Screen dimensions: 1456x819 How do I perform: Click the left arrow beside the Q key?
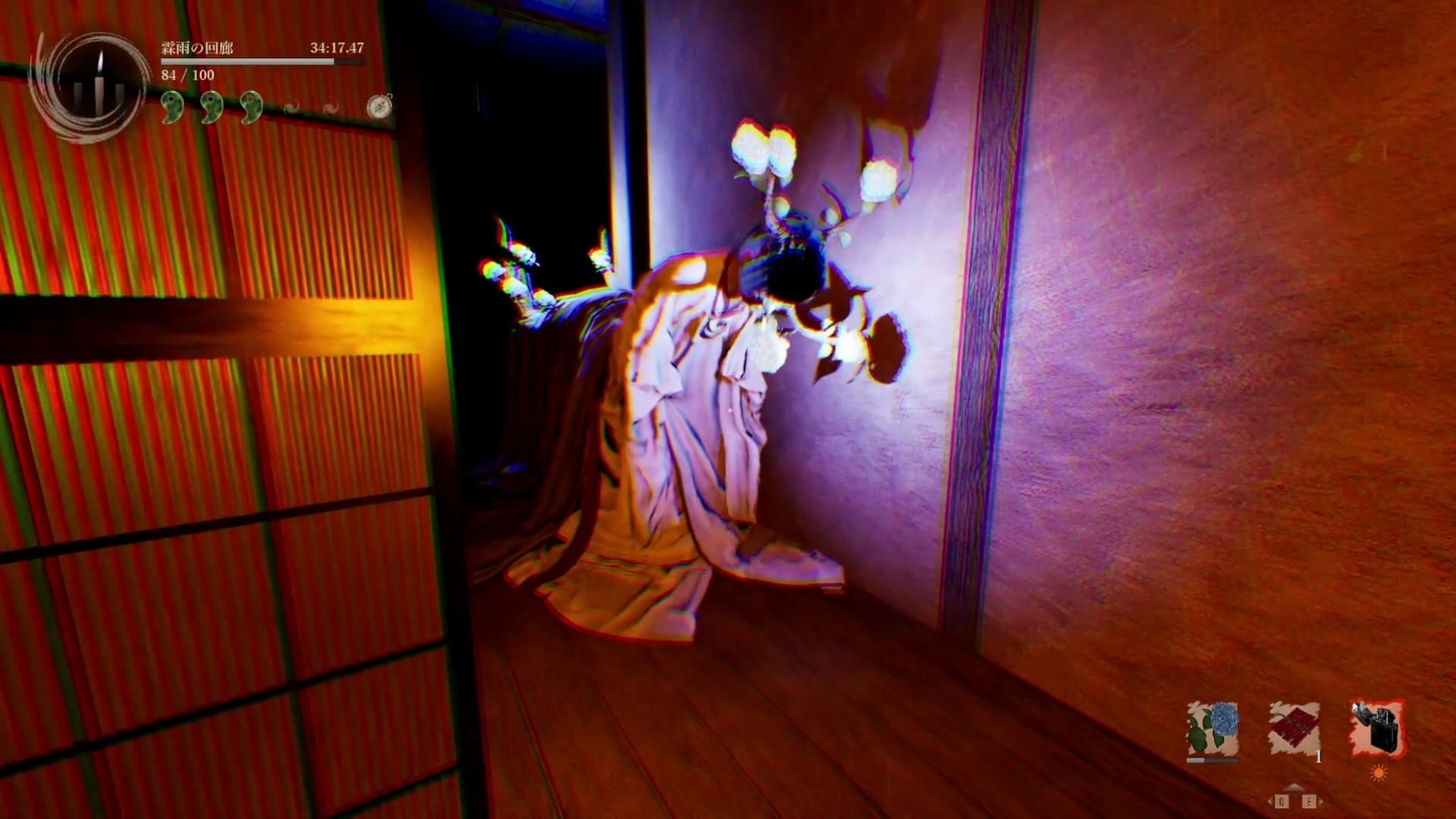coord(1270,801)
